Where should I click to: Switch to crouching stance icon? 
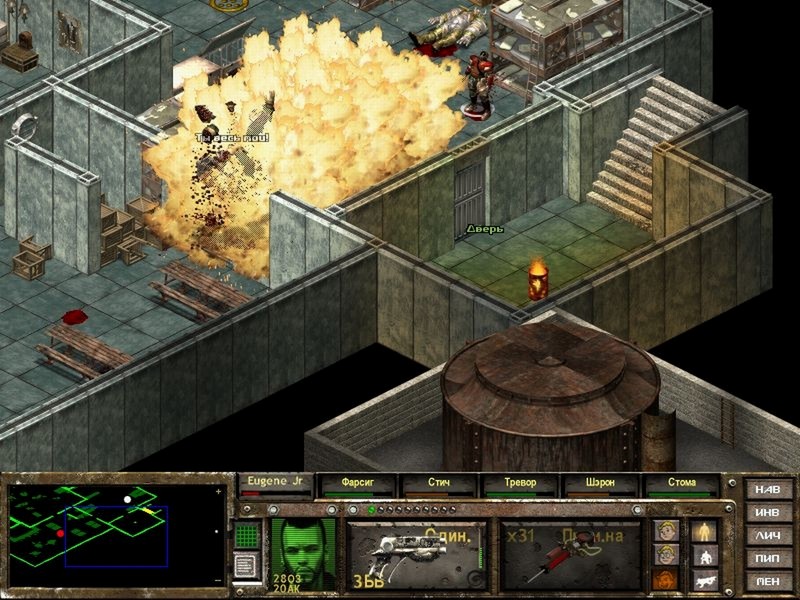pyautogui.click(x=702, y=555)
